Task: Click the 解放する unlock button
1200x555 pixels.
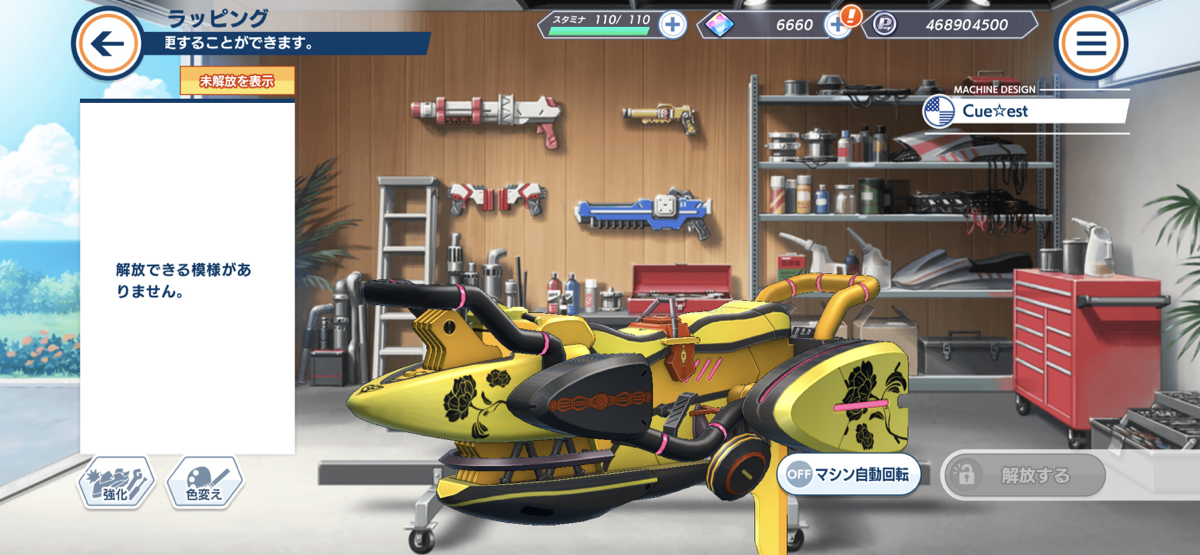Action: pos(1023,475)
